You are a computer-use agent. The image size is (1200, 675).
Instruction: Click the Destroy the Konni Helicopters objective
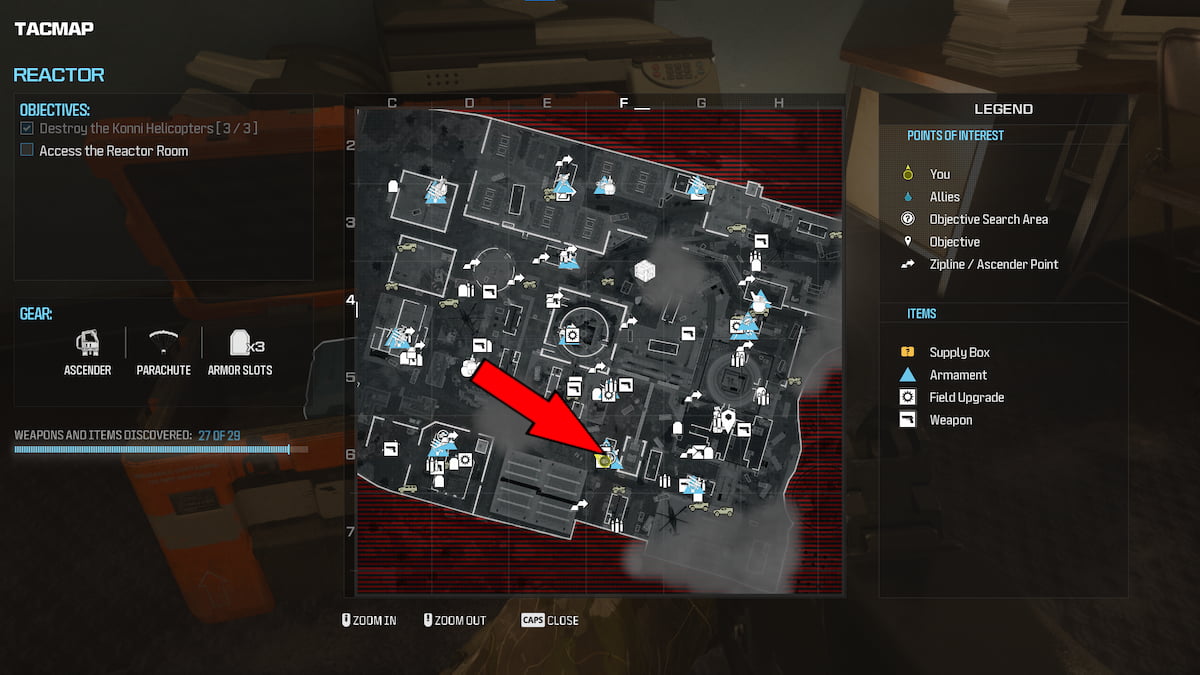tap(139, 129)
